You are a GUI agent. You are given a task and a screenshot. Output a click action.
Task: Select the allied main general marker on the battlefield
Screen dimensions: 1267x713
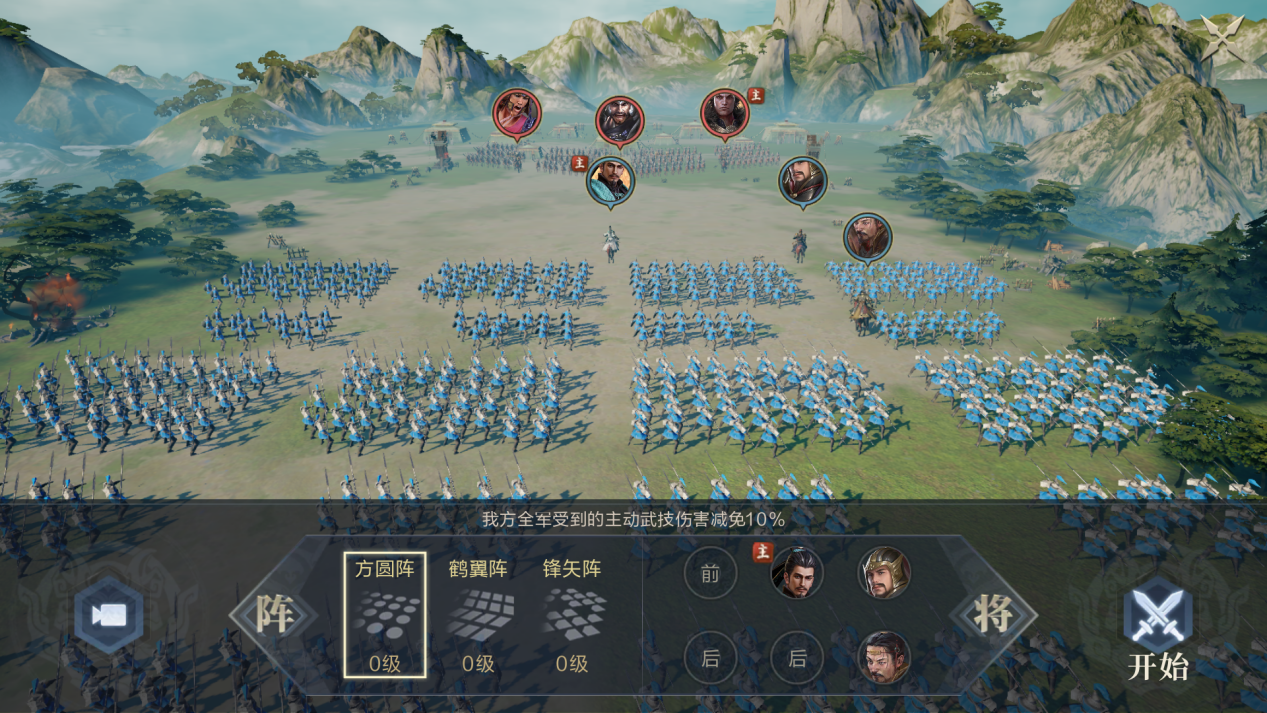610,181
